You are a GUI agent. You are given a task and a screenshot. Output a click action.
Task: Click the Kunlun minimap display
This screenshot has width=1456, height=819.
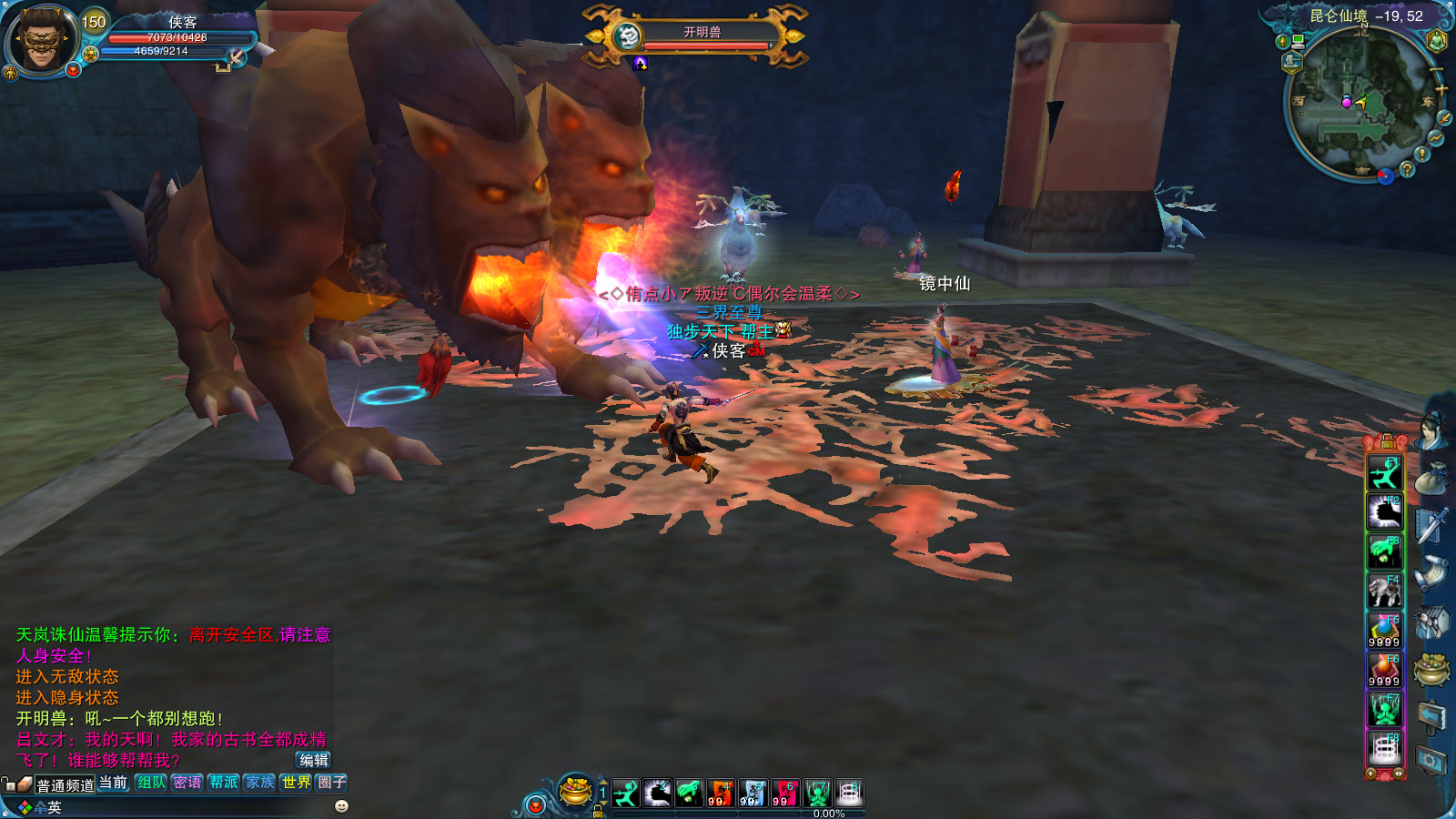click(1358, 100)
